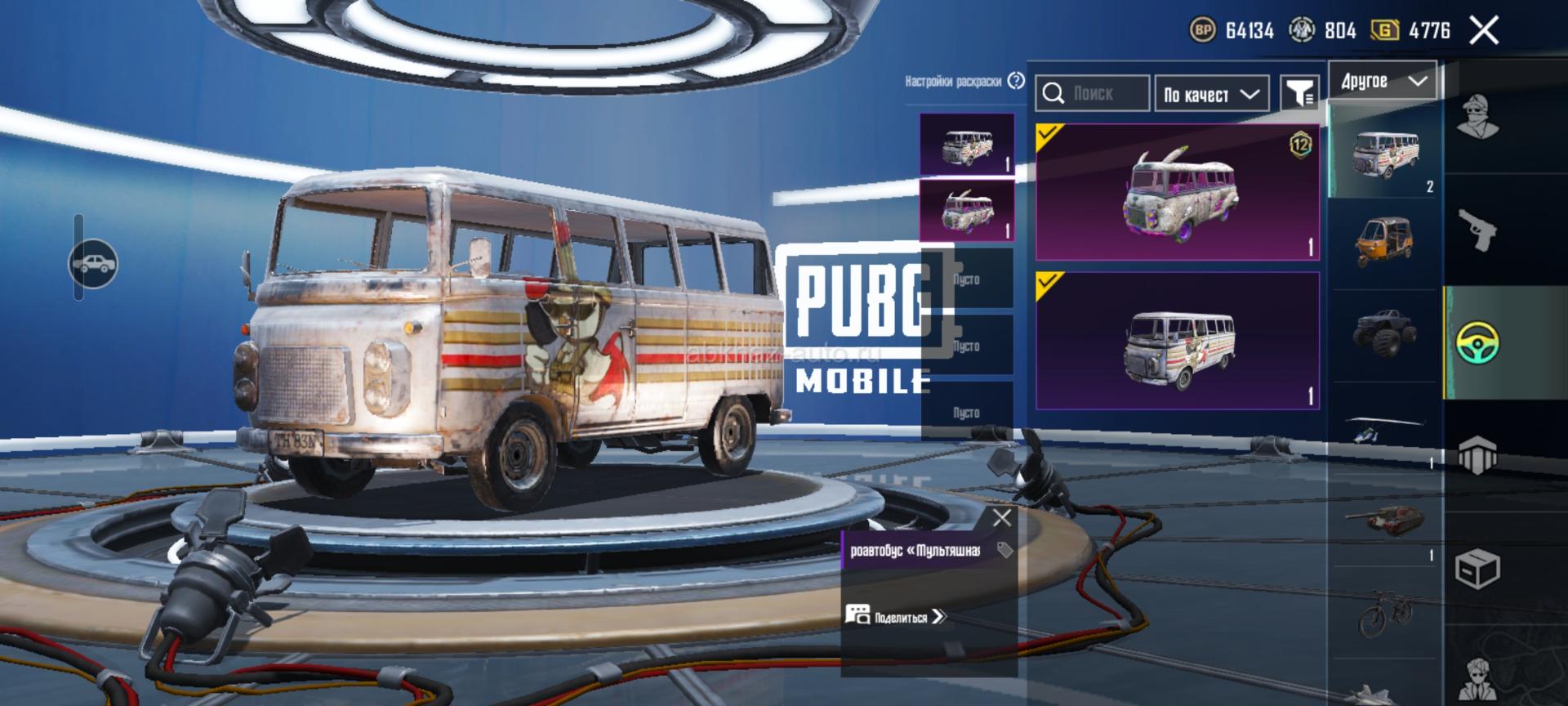
Task: Close the skin name tooltip panel
Action: tap(1001, 518)
